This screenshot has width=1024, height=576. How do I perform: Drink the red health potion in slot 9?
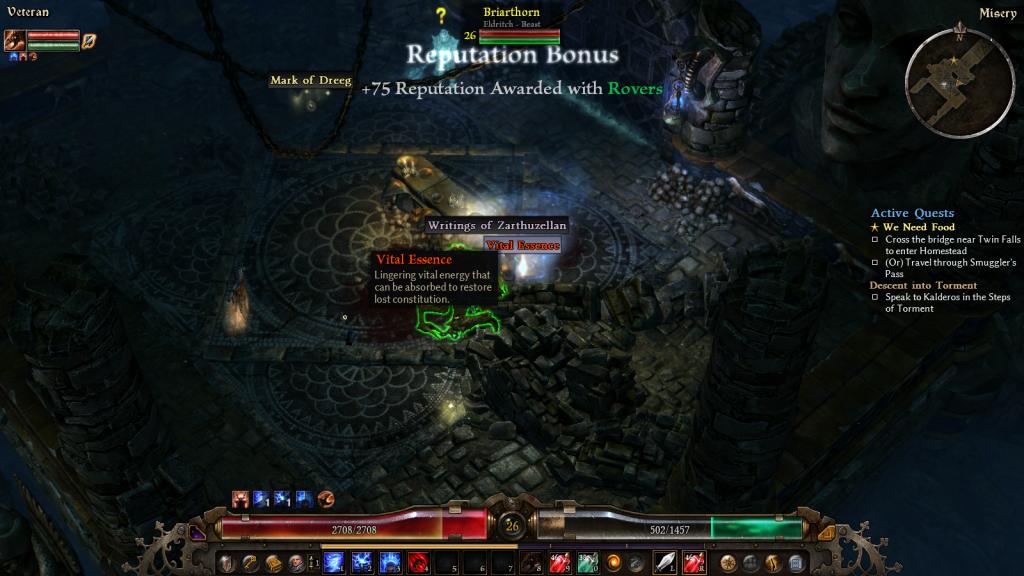point(559,562)
